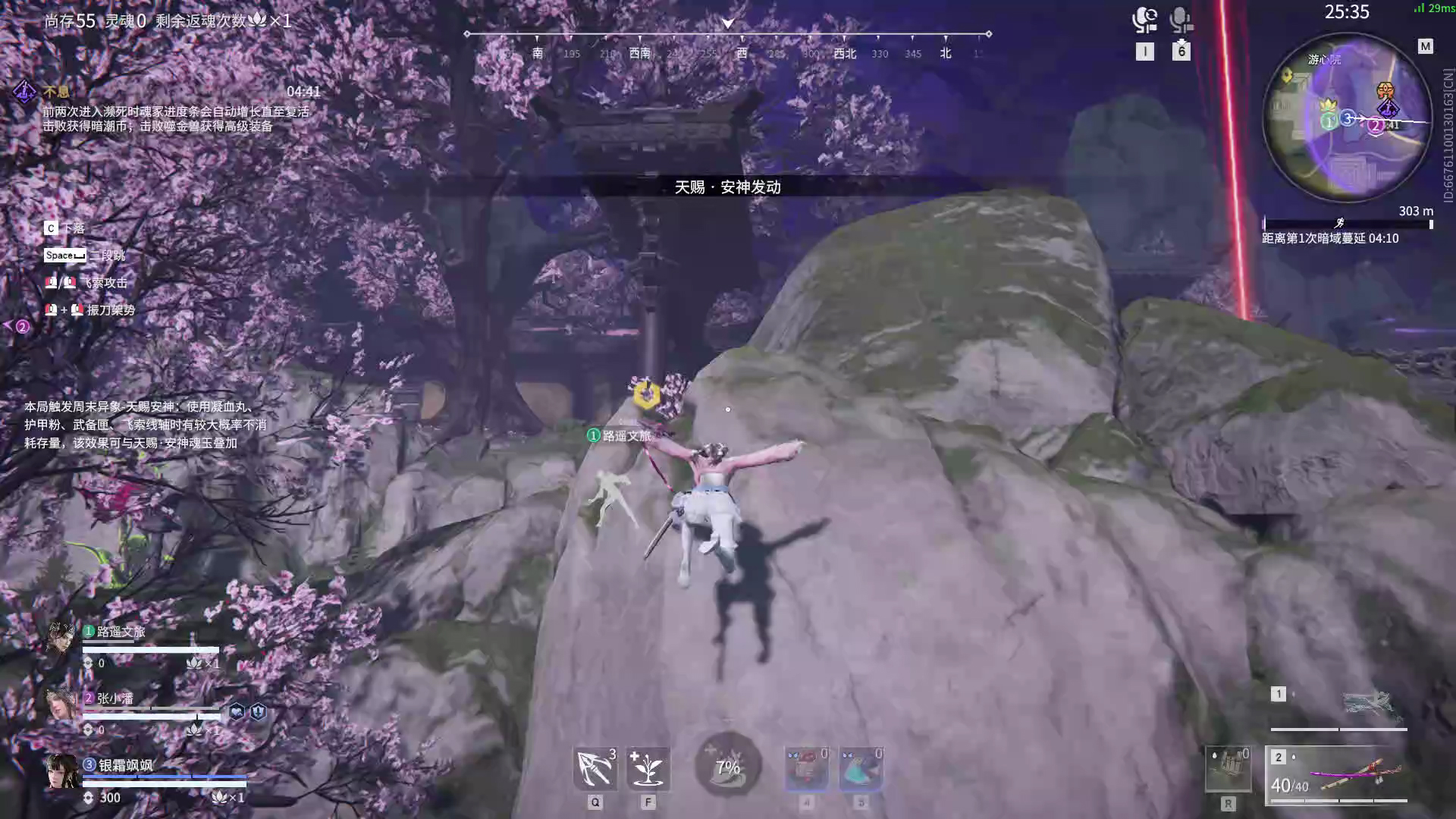This screenshot has height=819, width=1456.
Task: Click the white pointer marker on the compass bar
Action: click(728, 23)
